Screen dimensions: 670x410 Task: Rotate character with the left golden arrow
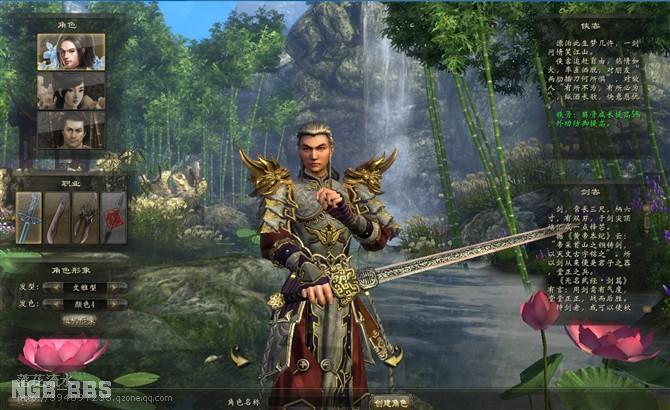239,355
